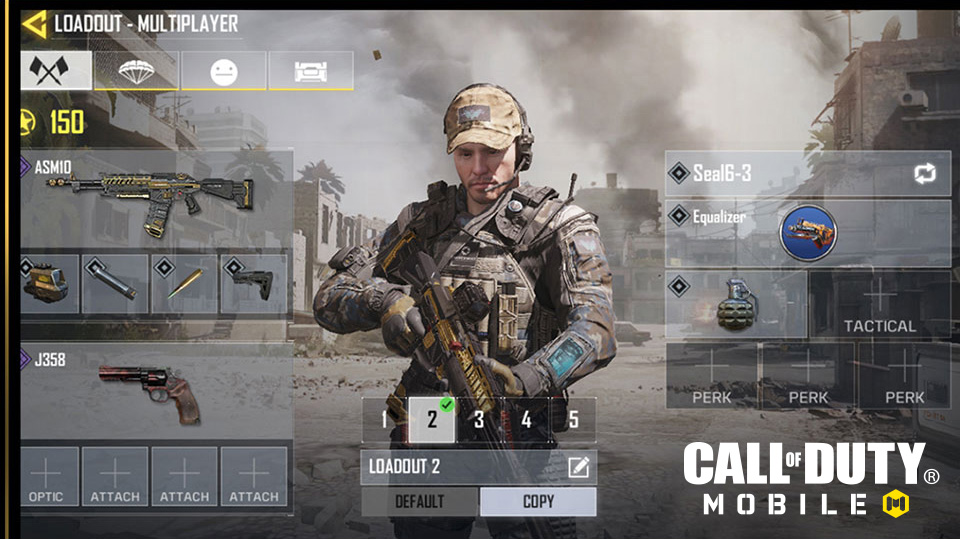Switch to the crossed flags multiplayer tab
960x540 pixels.
56,70
